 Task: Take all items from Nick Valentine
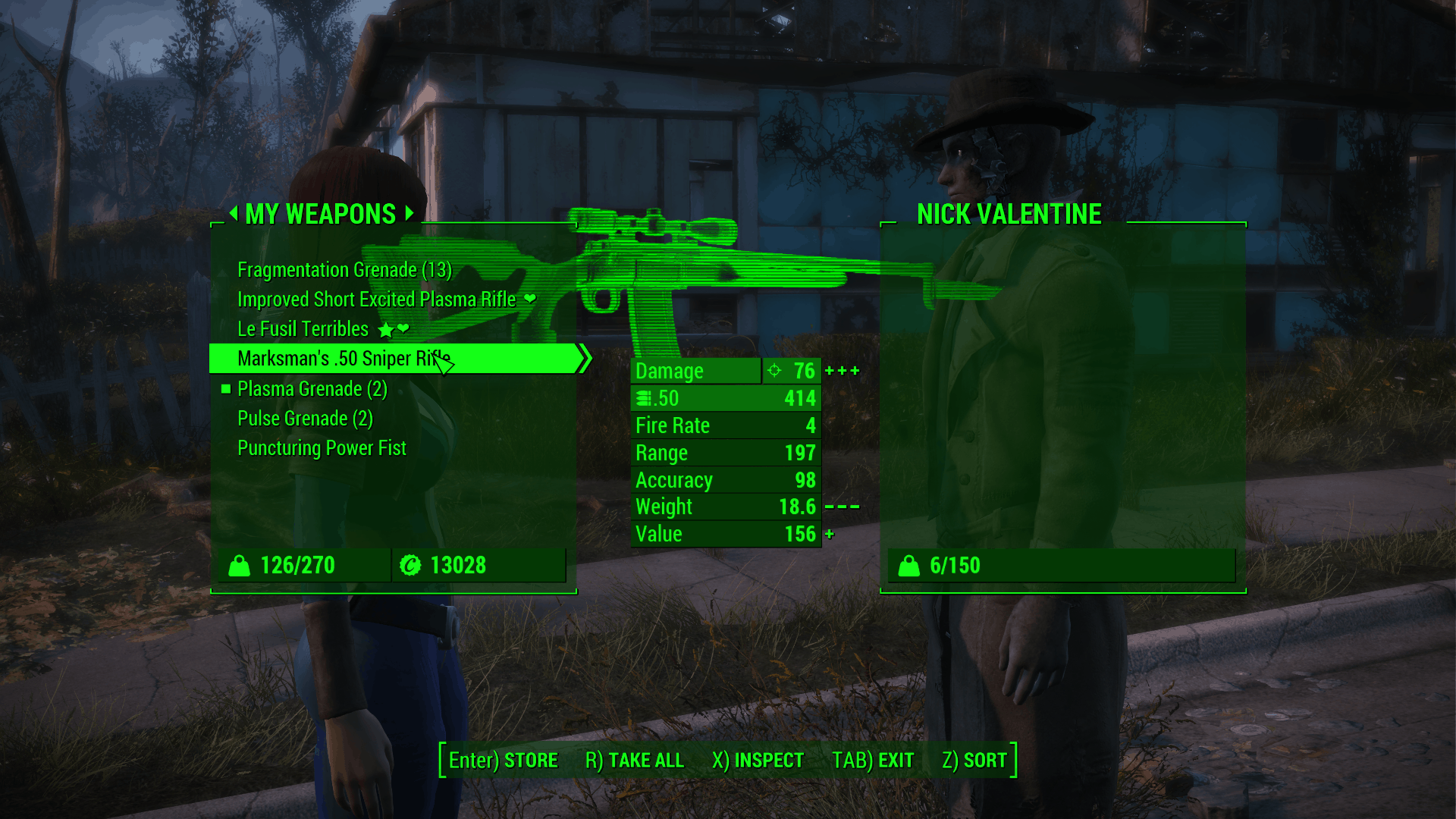coord(634,760)
